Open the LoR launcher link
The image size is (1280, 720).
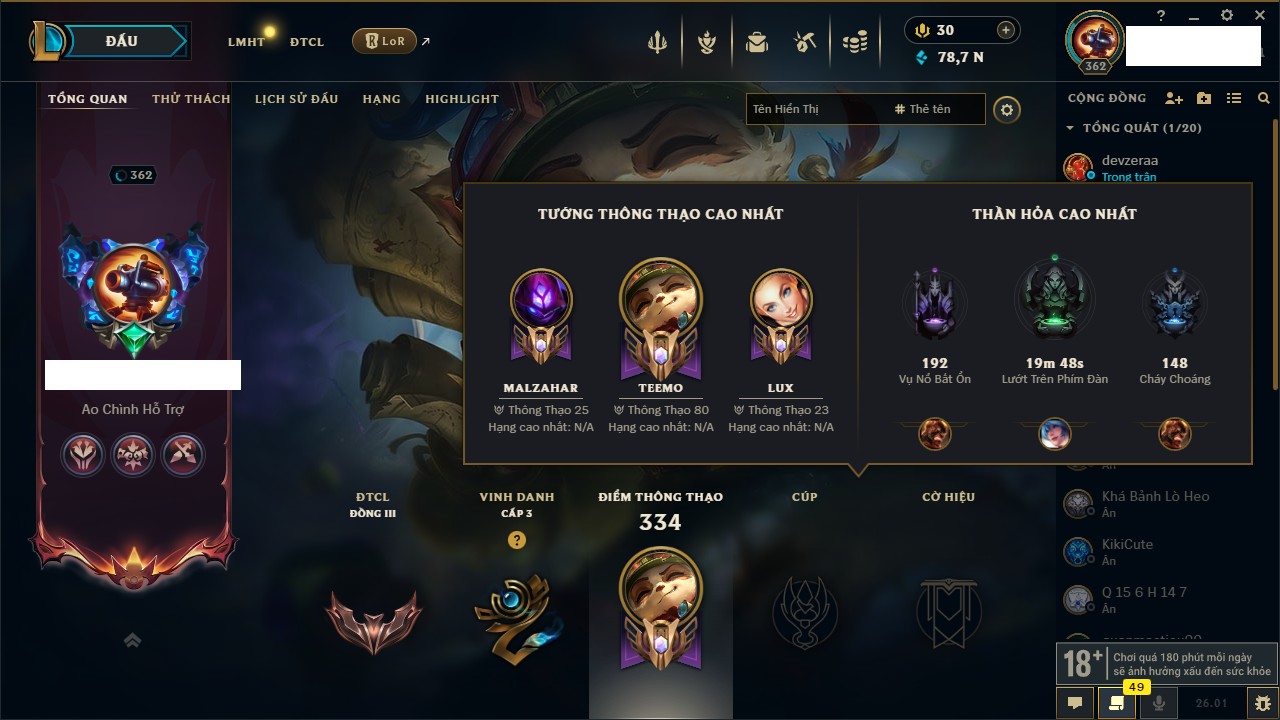tap(384, 41)
